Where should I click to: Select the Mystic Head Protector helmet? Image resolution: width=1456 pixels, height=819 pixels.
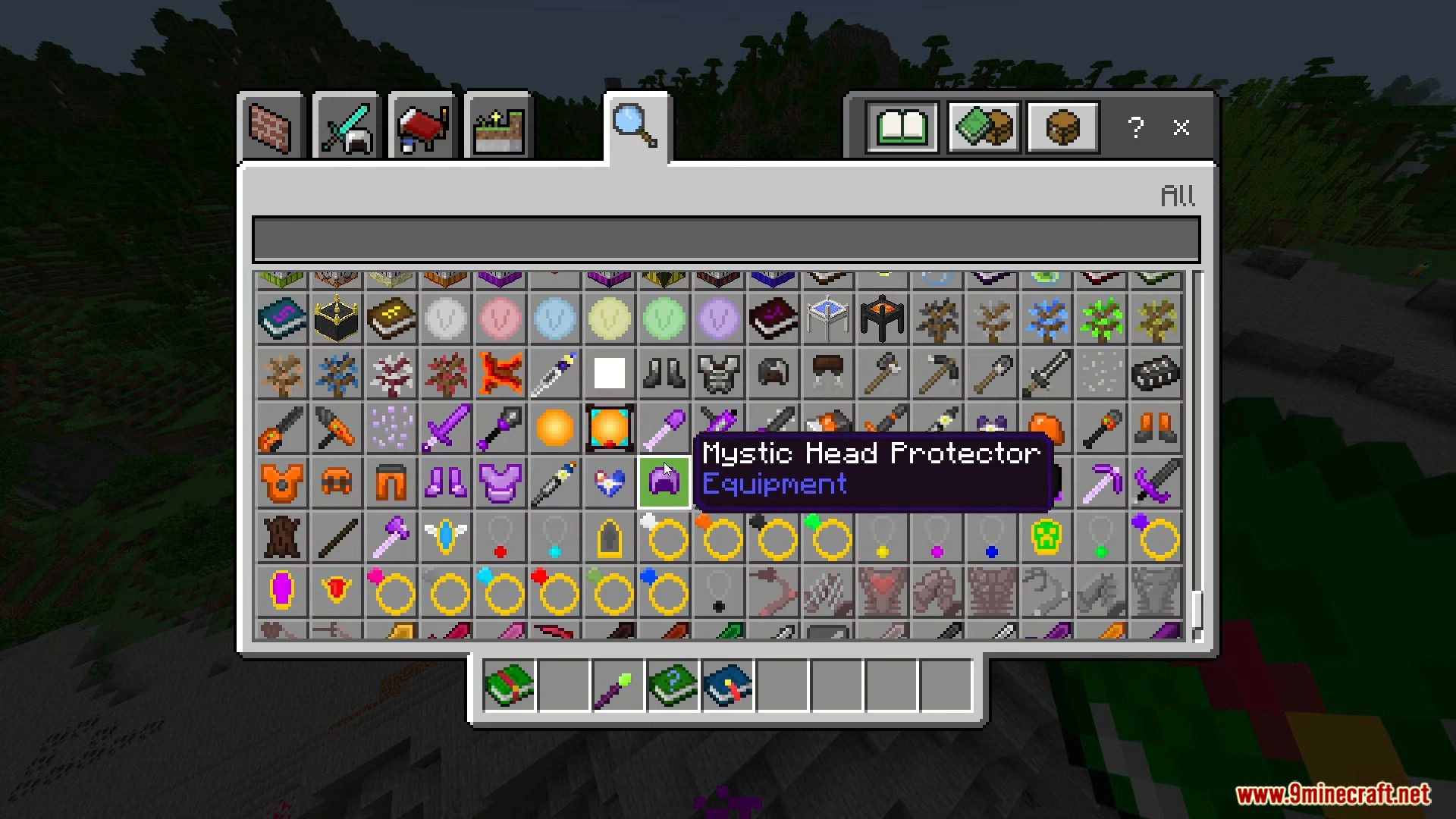(x=664, y=482)
